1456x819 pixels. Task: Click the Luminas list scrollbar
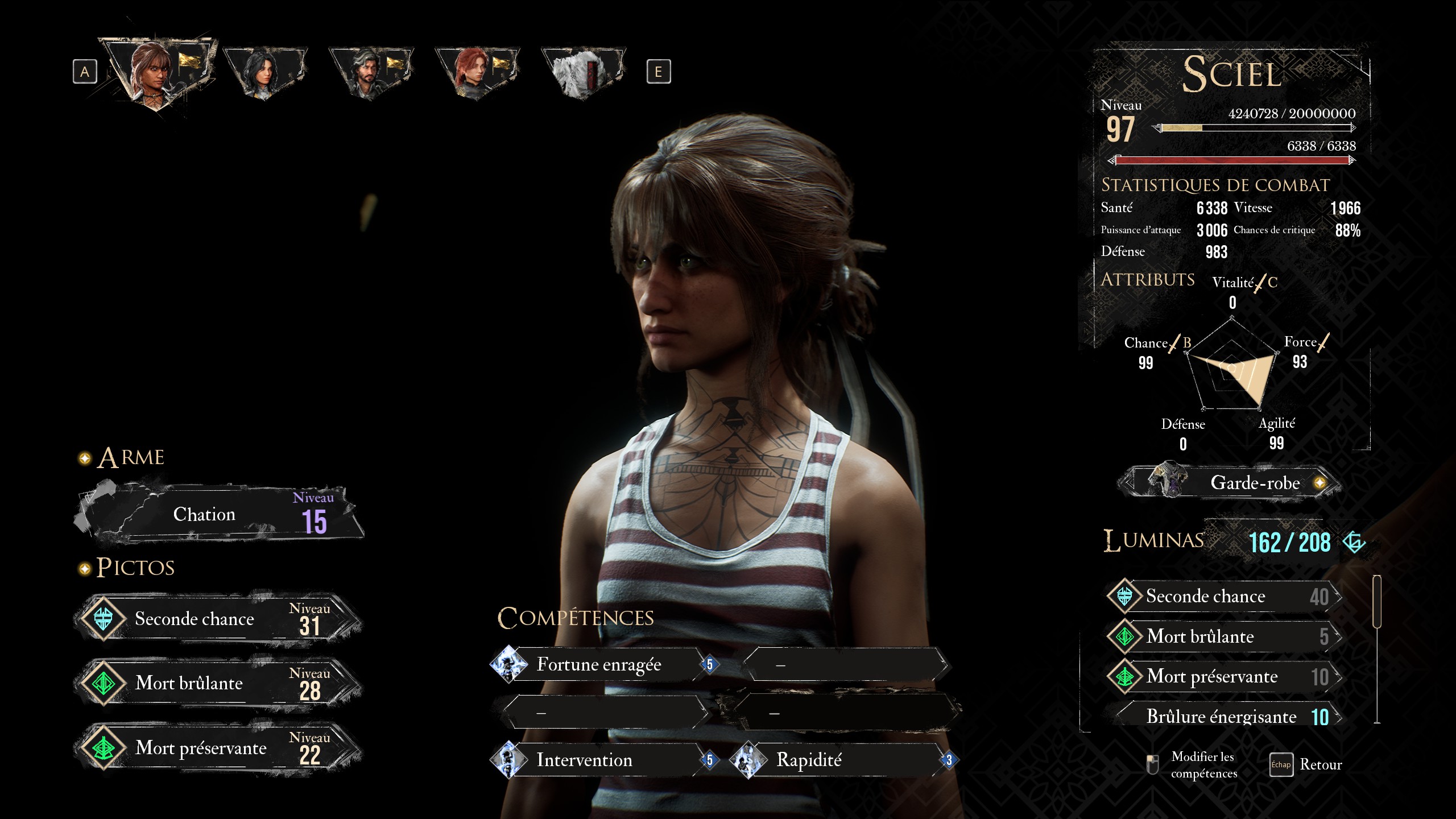click(x=1377, y=603)
